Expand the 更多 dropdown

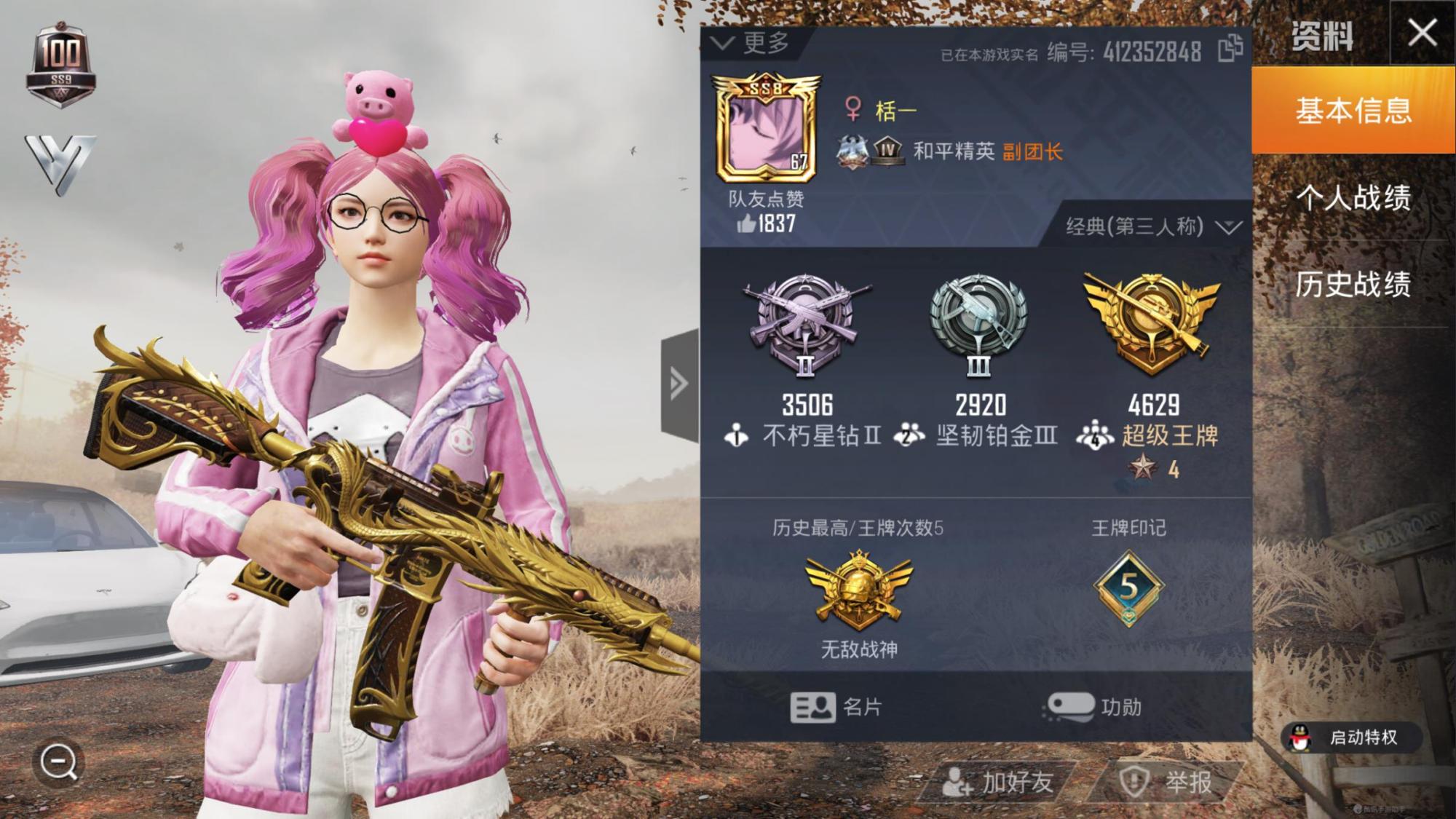point(752,43)
